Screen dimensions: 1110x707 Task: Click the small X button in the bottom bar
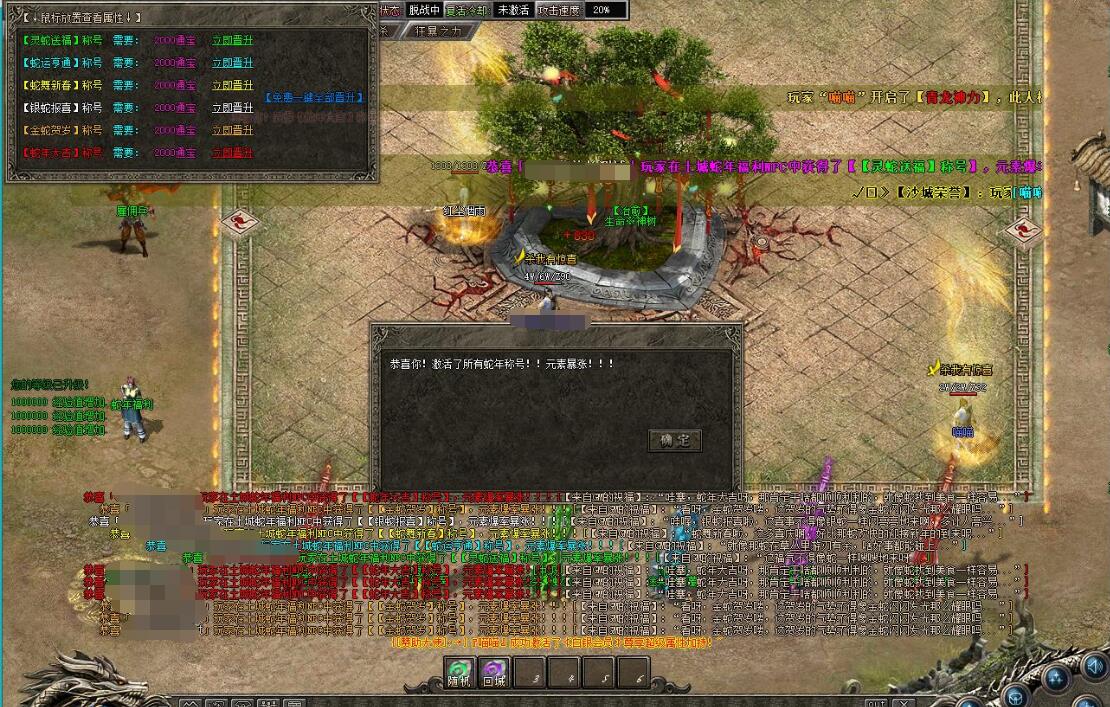pyautogui.click(x=903, y=702)
